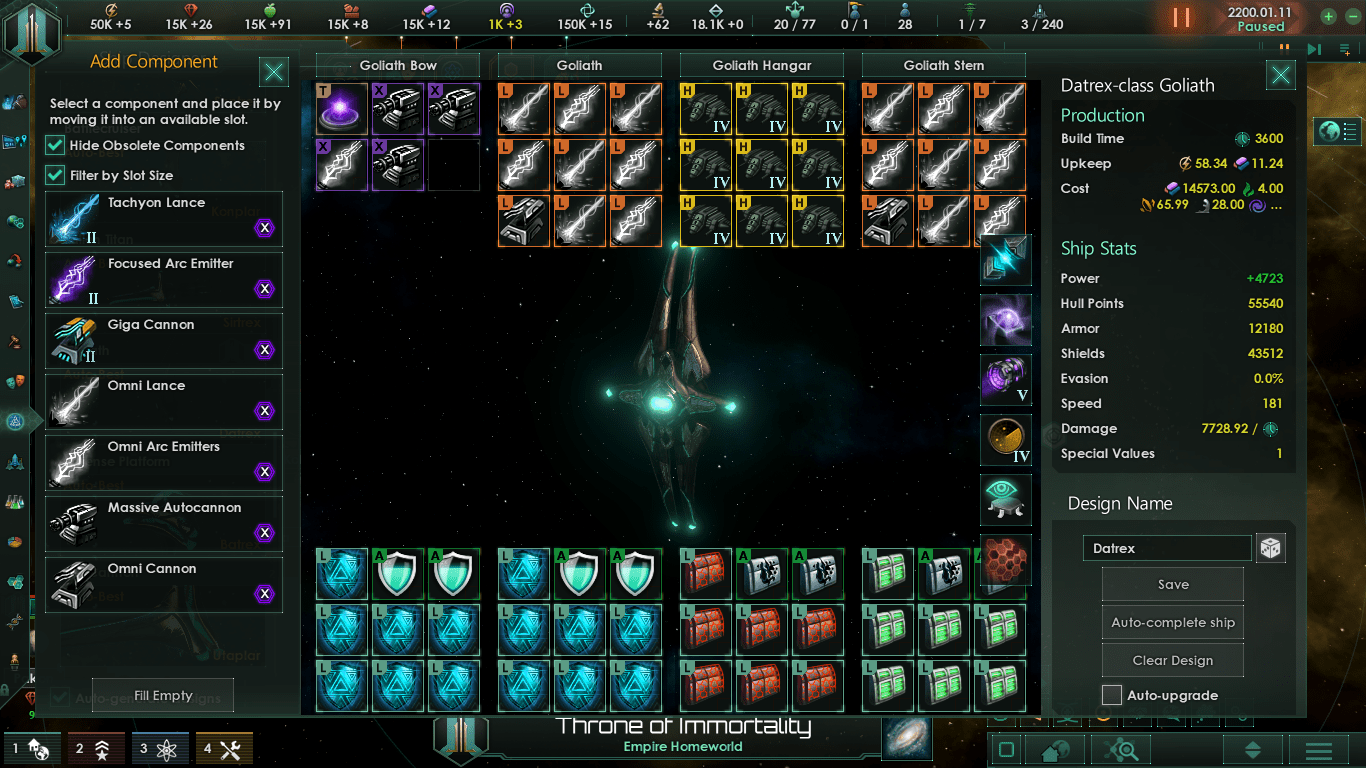Select the Omni Lance component
The height and width of the screenshot is (768, 1366).
coord(164,401)
